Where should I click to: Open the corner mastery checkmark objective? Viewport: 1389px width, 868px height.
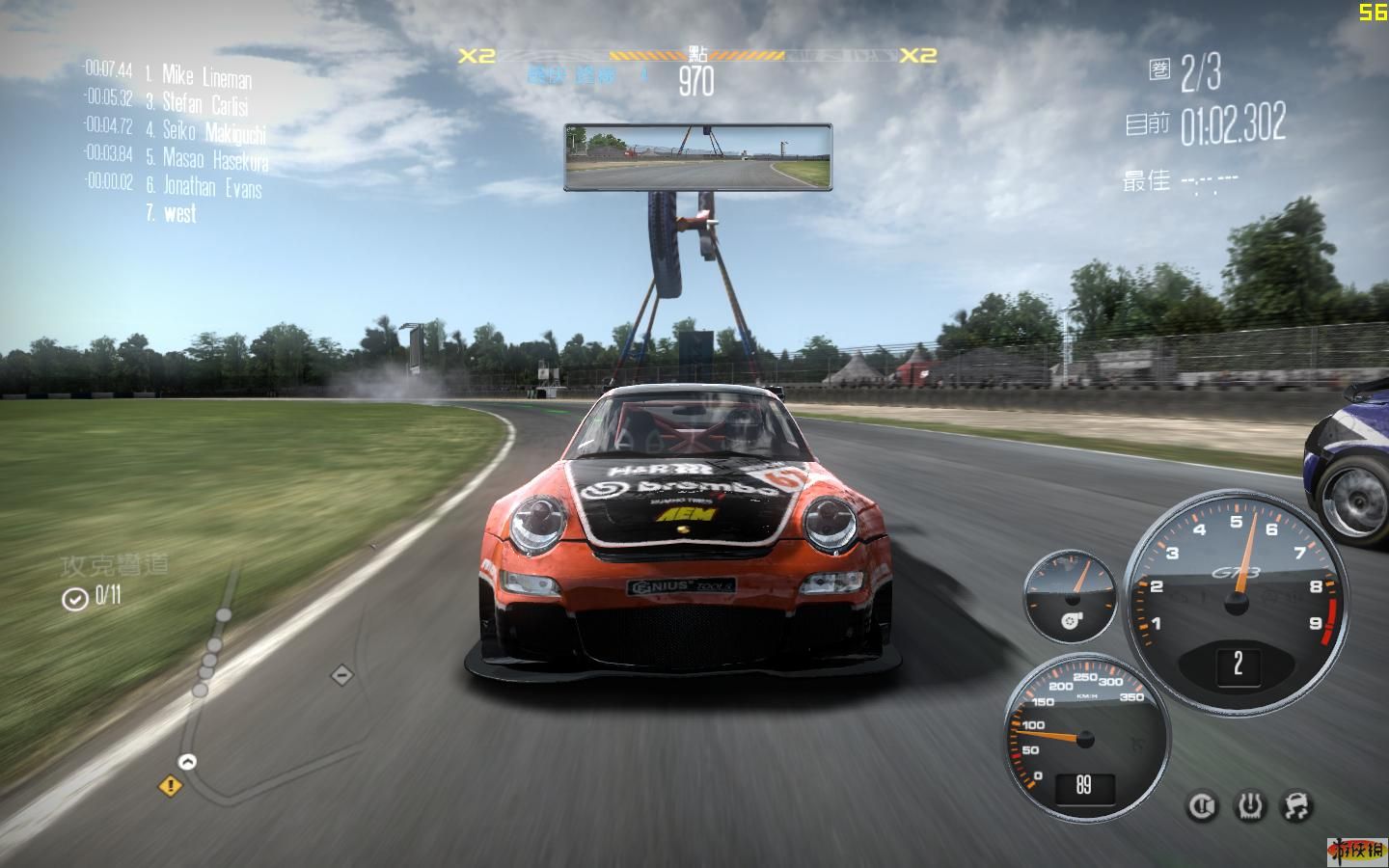75,599
